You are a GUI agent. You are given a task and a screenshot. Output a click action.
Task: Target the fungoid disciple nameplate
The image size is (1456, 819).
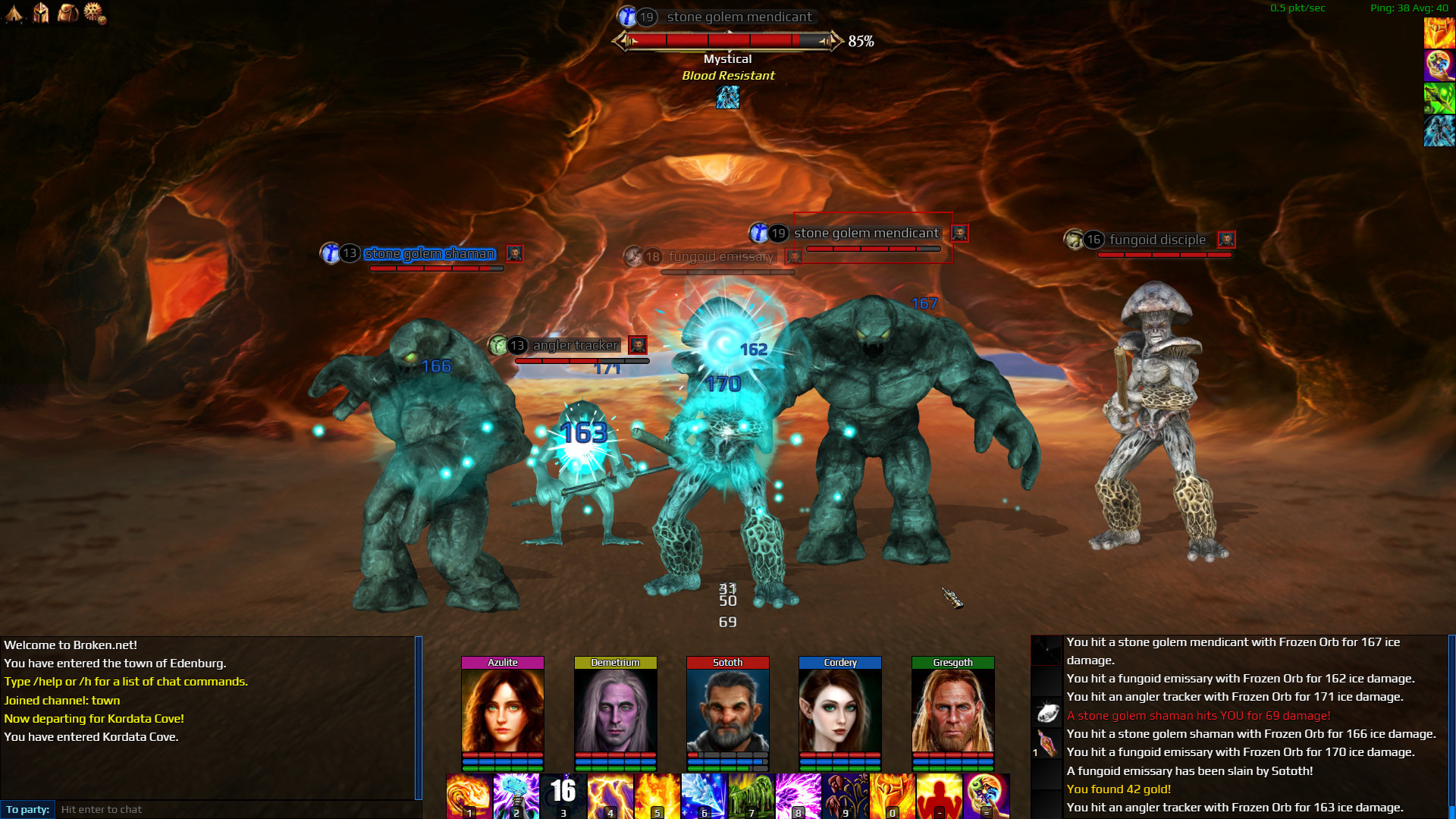pos(1156,240)
